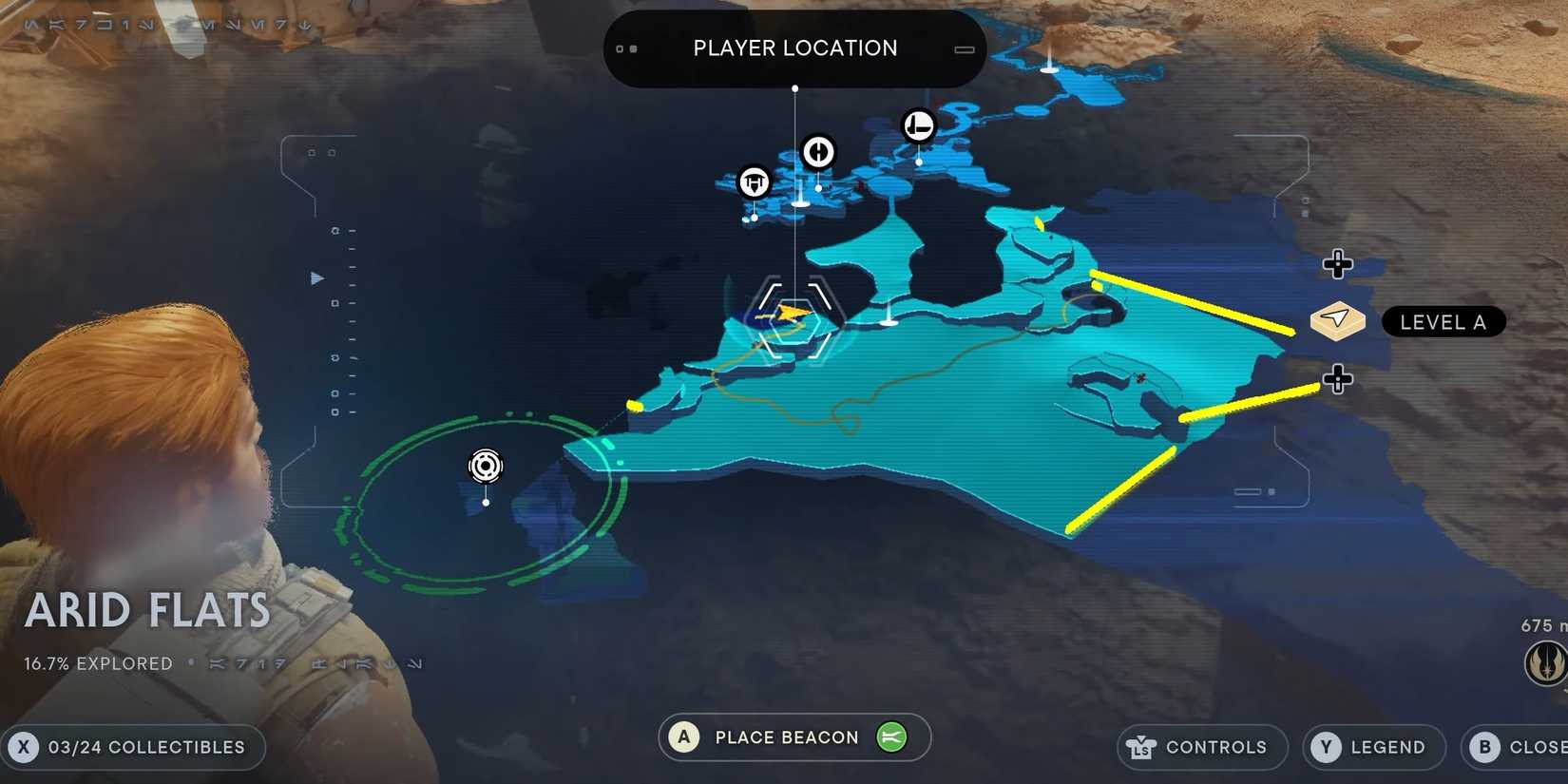Click the upper level-switch cross icon
Image resolution: width=1568 pixels, height=784 pixels.
point(1338,265)
